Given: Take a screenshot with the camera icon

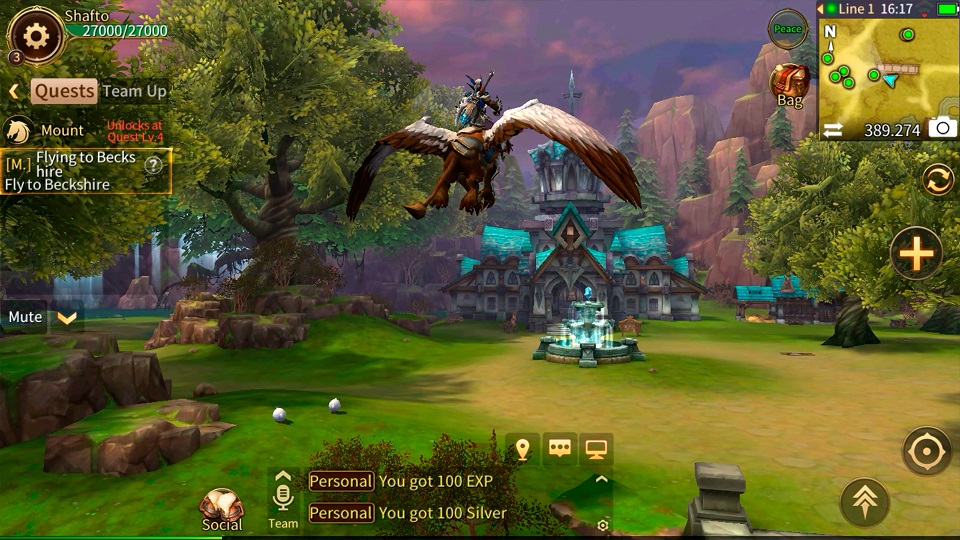Looking at the screenshot, I should point(940,128).
